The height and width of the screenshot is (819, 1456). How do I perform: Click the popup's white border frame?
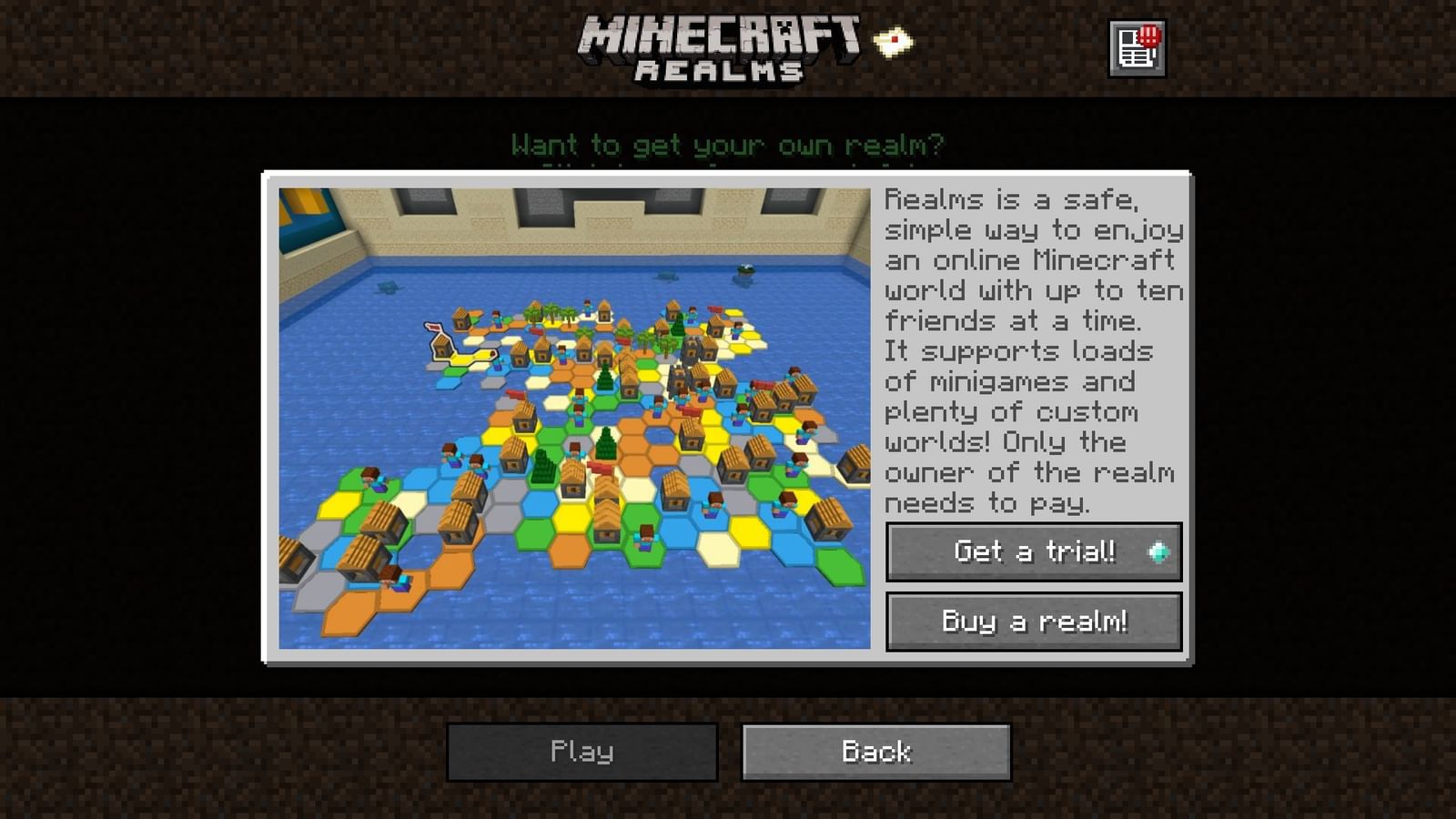pos(728,175)
